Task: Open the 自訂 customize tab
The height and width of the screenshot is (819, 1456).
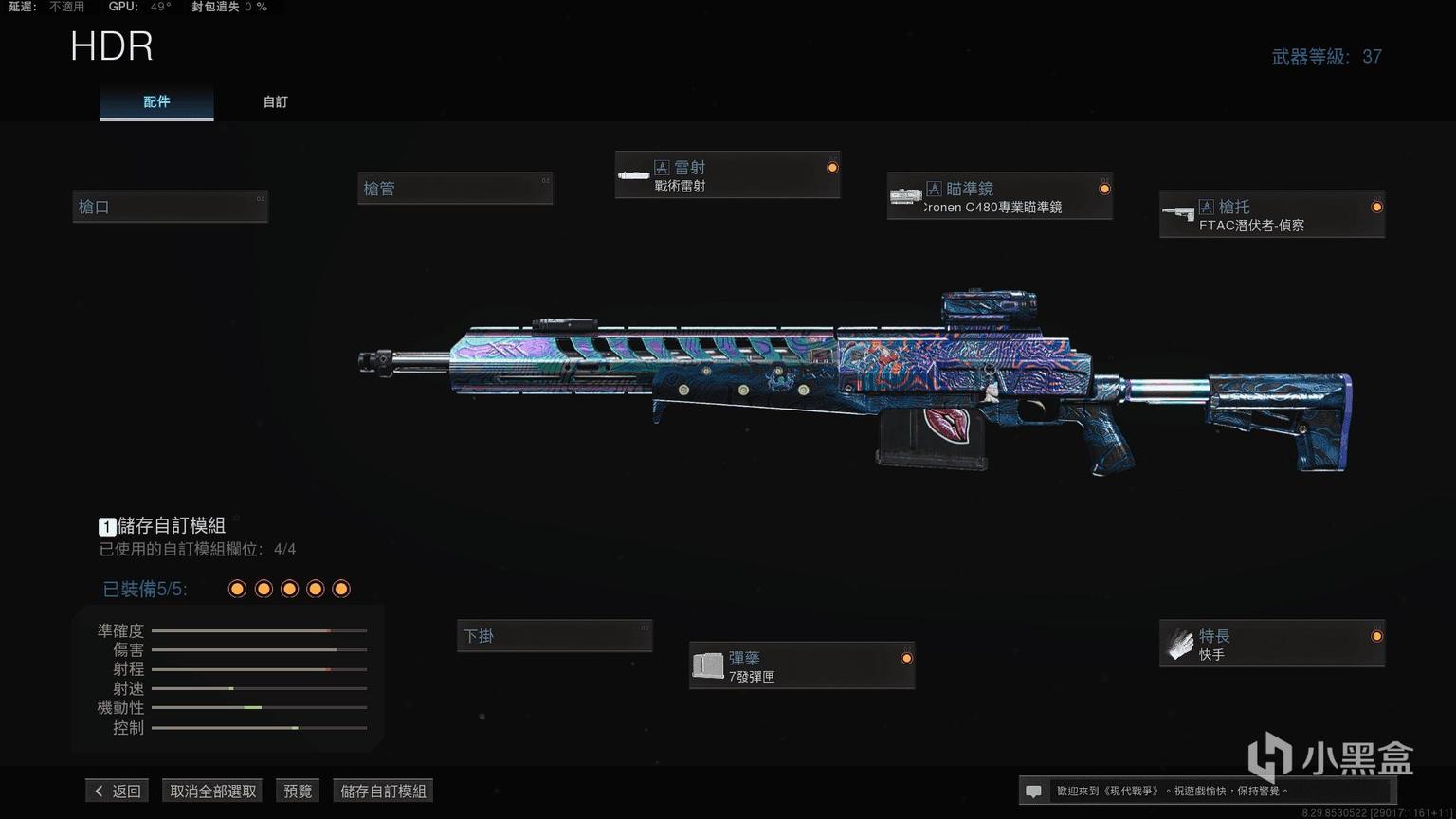Action: (x=276, y=101)
